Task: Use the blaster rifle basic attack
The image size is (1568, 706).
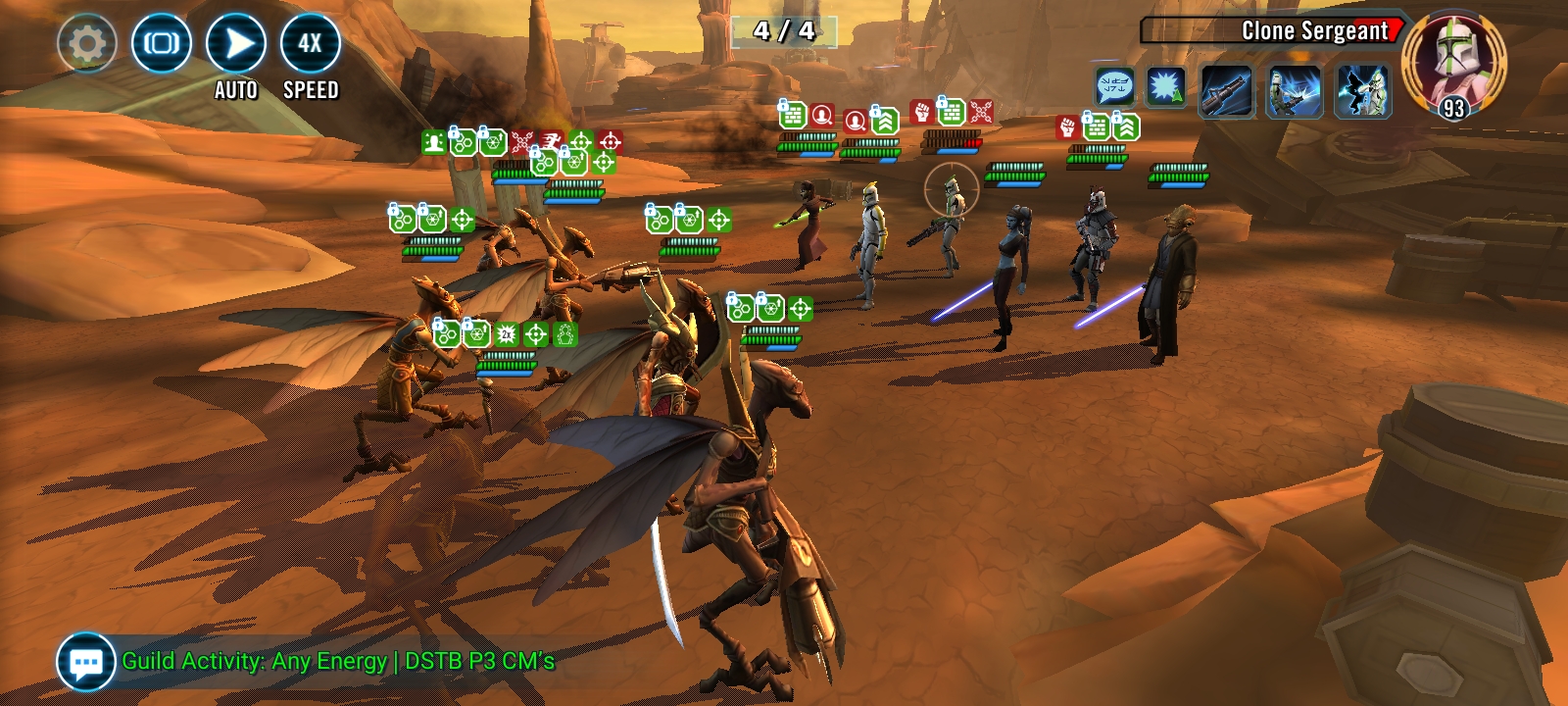Action: (x=1226, y=92)
